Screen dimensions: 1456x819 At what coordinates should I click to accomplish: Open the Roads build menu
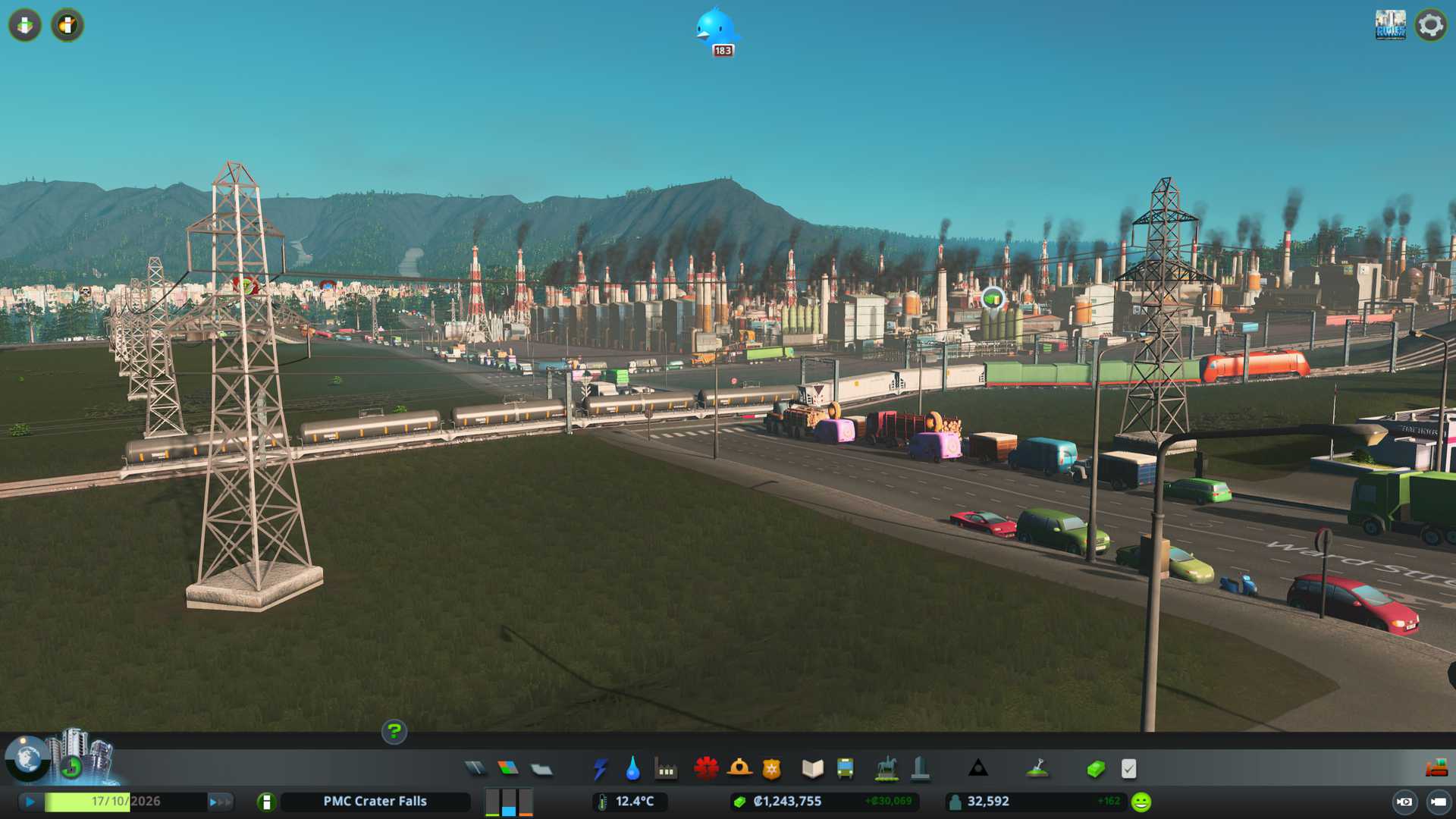[475, 769]
